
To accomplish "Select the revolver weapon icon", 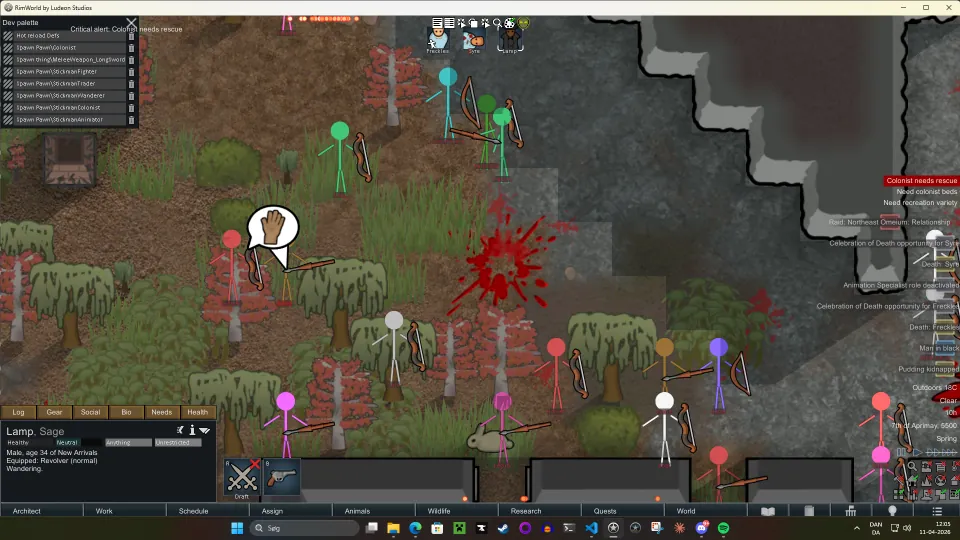I will click(x=281, y=477).
